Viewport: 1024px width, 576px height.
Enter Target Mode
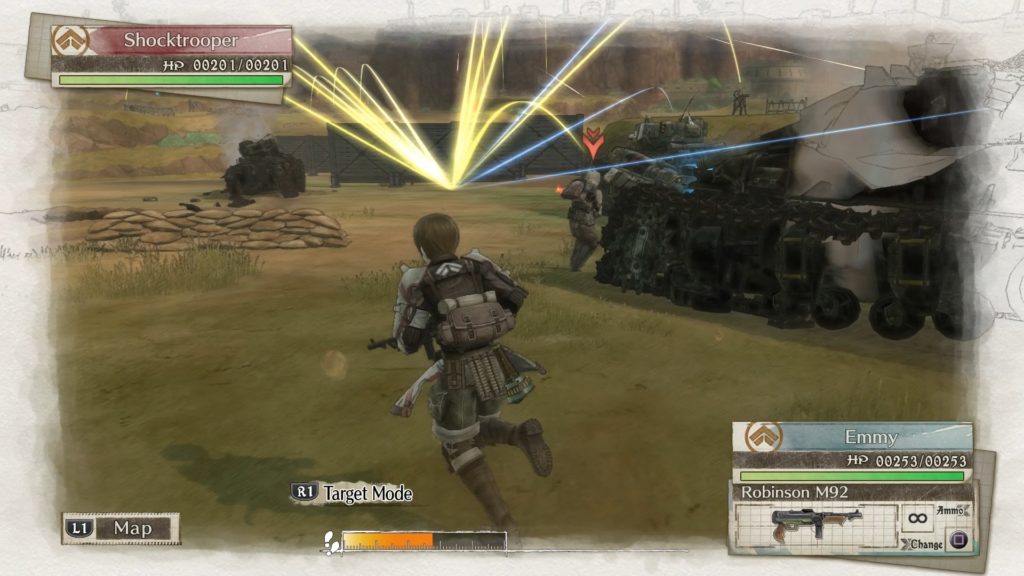352,493
